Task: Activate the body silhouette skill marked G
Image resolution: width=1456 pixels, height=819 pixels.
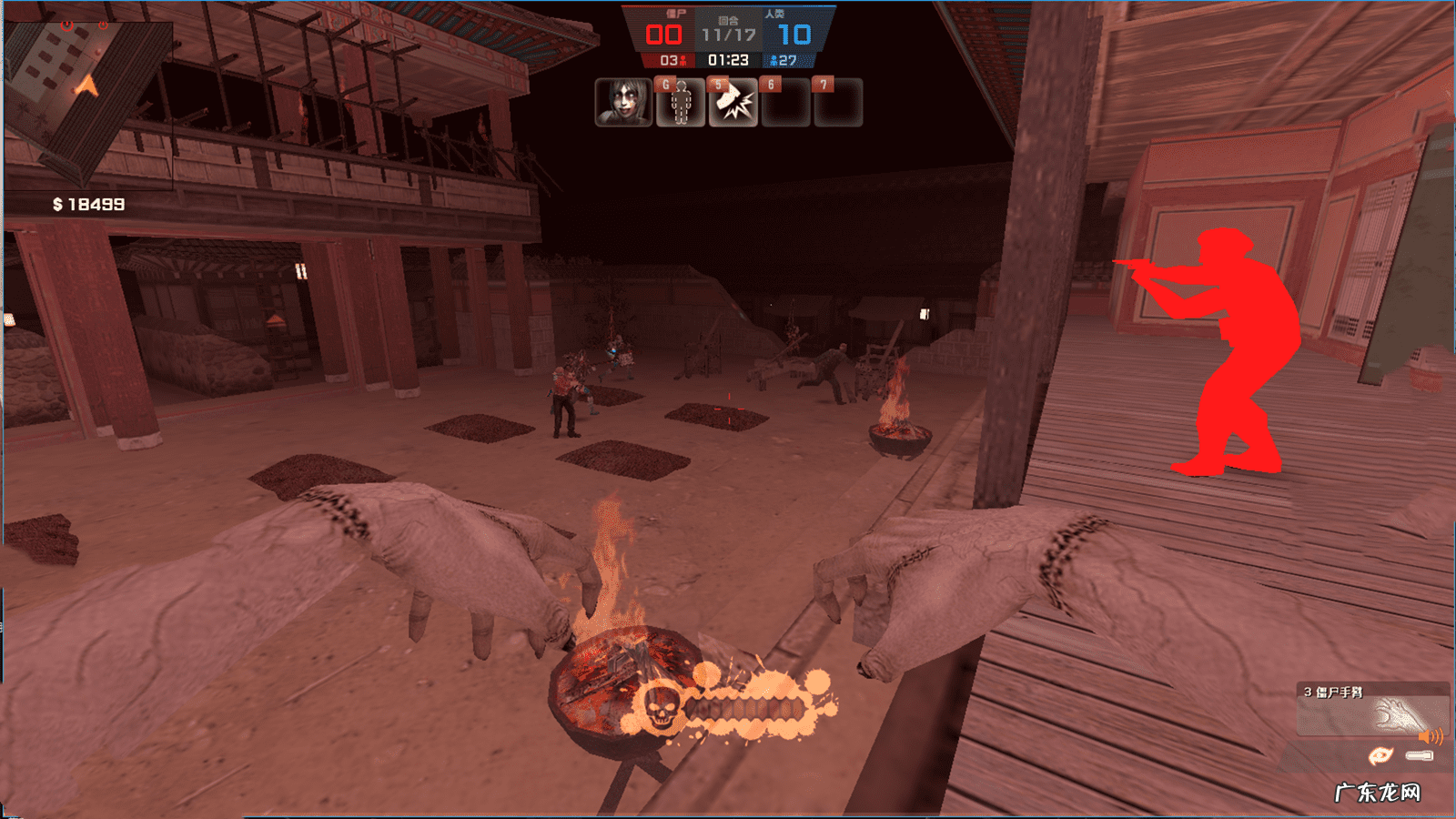Action: click(680, 103)
